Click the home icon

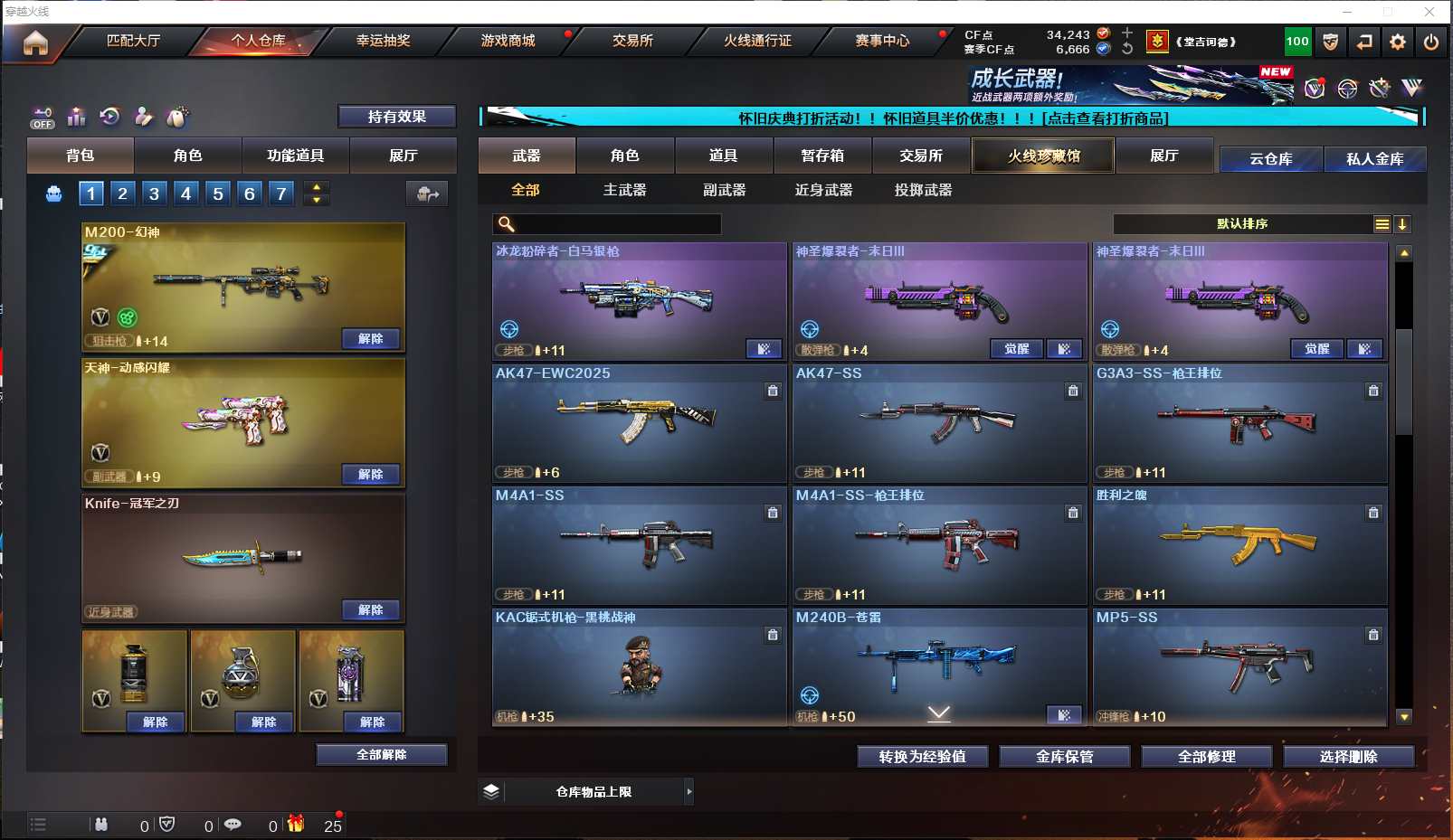tap(35, 42)
